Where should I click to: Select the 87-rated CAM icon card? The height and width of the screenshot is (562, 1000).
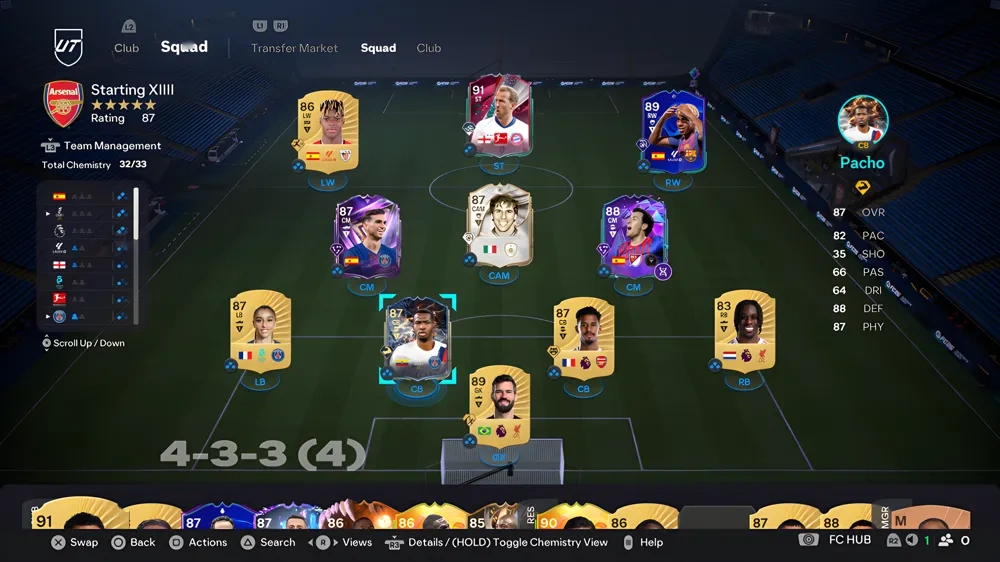tap(499, 226)
